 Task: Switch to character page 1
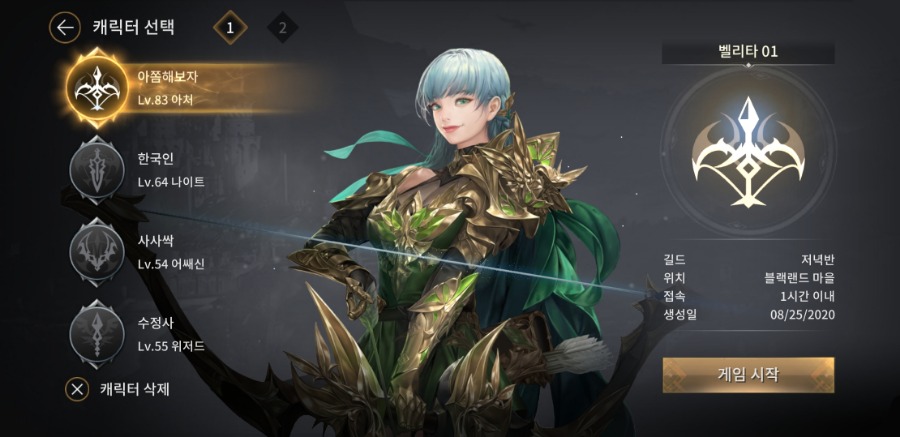pyautogui.click(x=230, y=28)
